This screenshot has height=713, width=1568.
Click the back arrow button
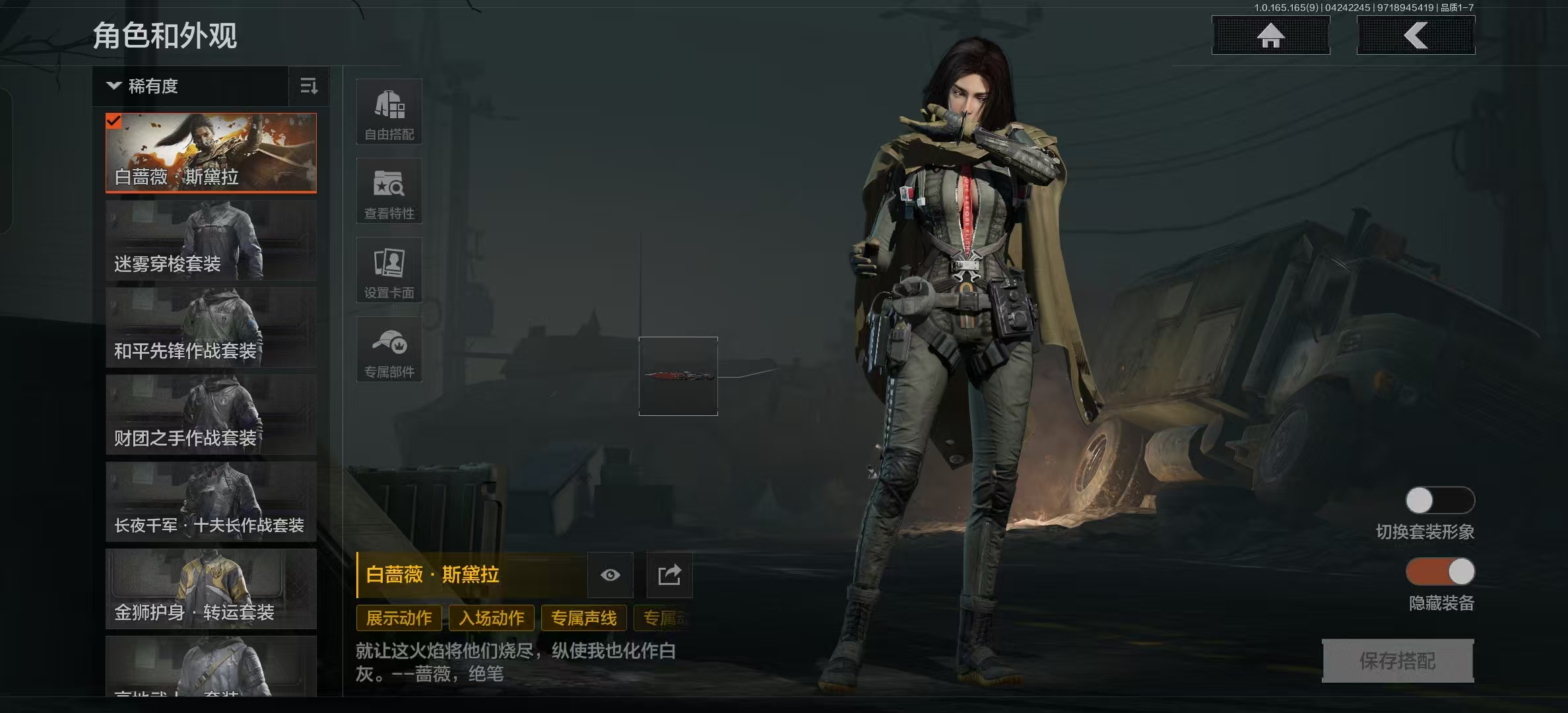1416,36
